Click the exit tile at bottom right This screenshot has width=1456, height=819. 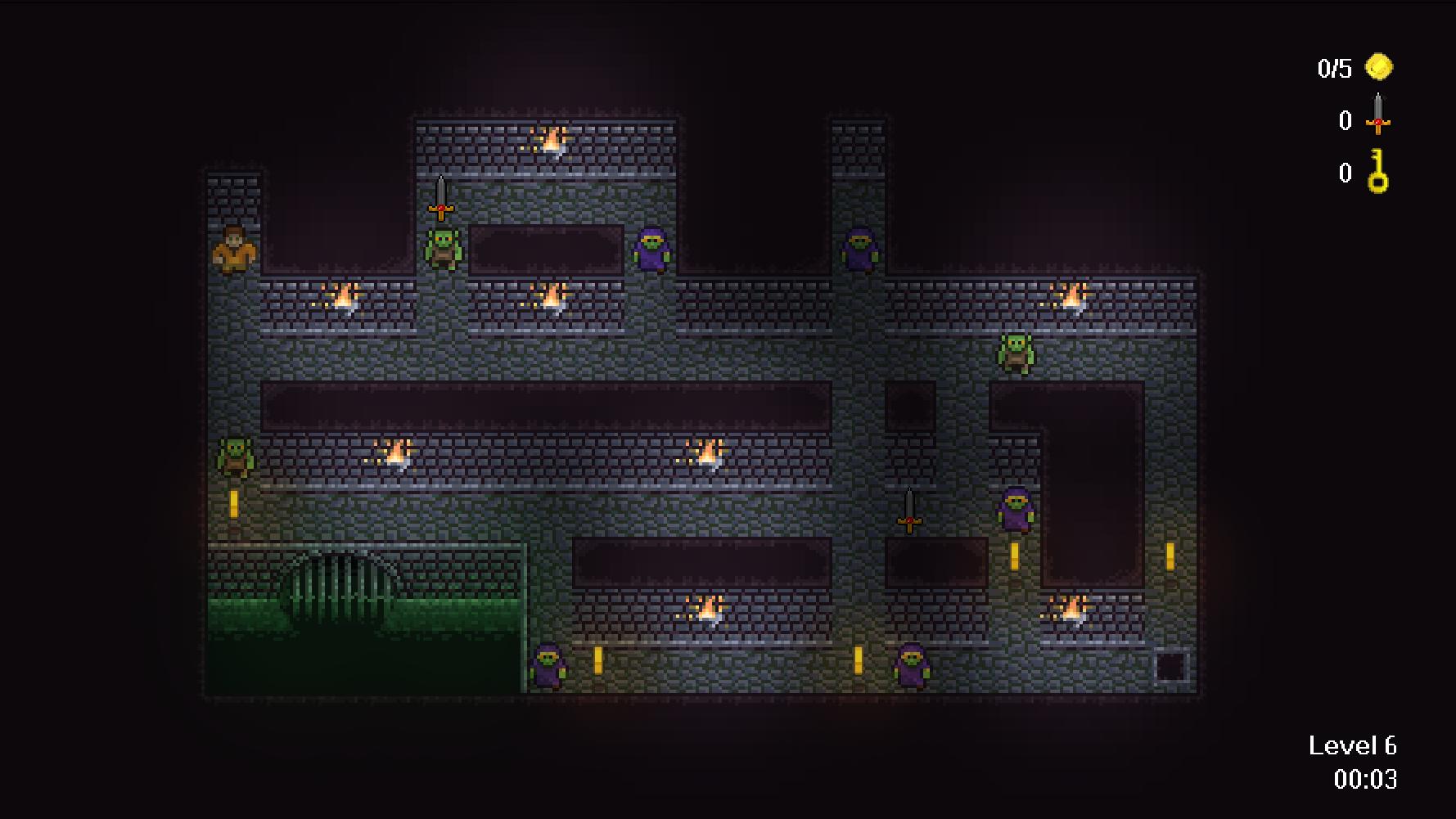click(x=1170, y=668)
